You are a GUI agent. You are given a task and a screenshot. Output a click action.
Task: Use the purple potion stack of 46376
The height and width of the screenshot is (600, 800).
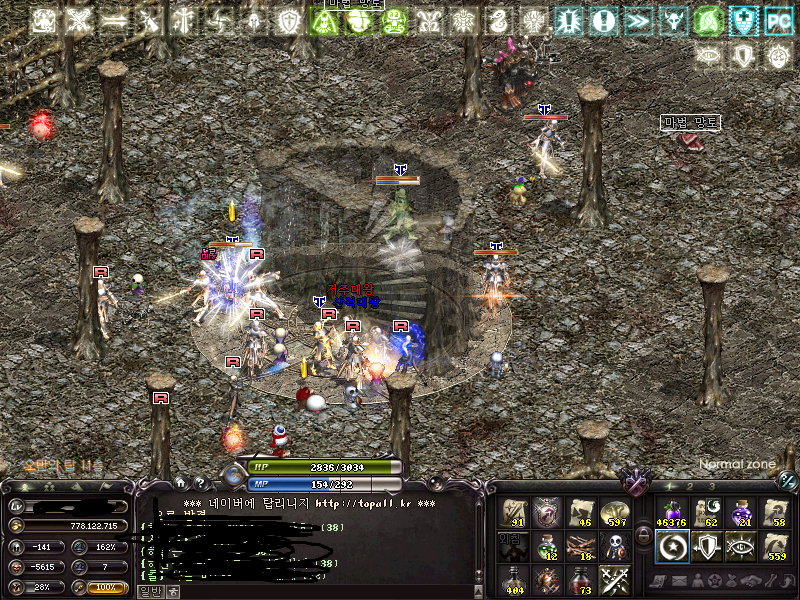tap(671, 513)
